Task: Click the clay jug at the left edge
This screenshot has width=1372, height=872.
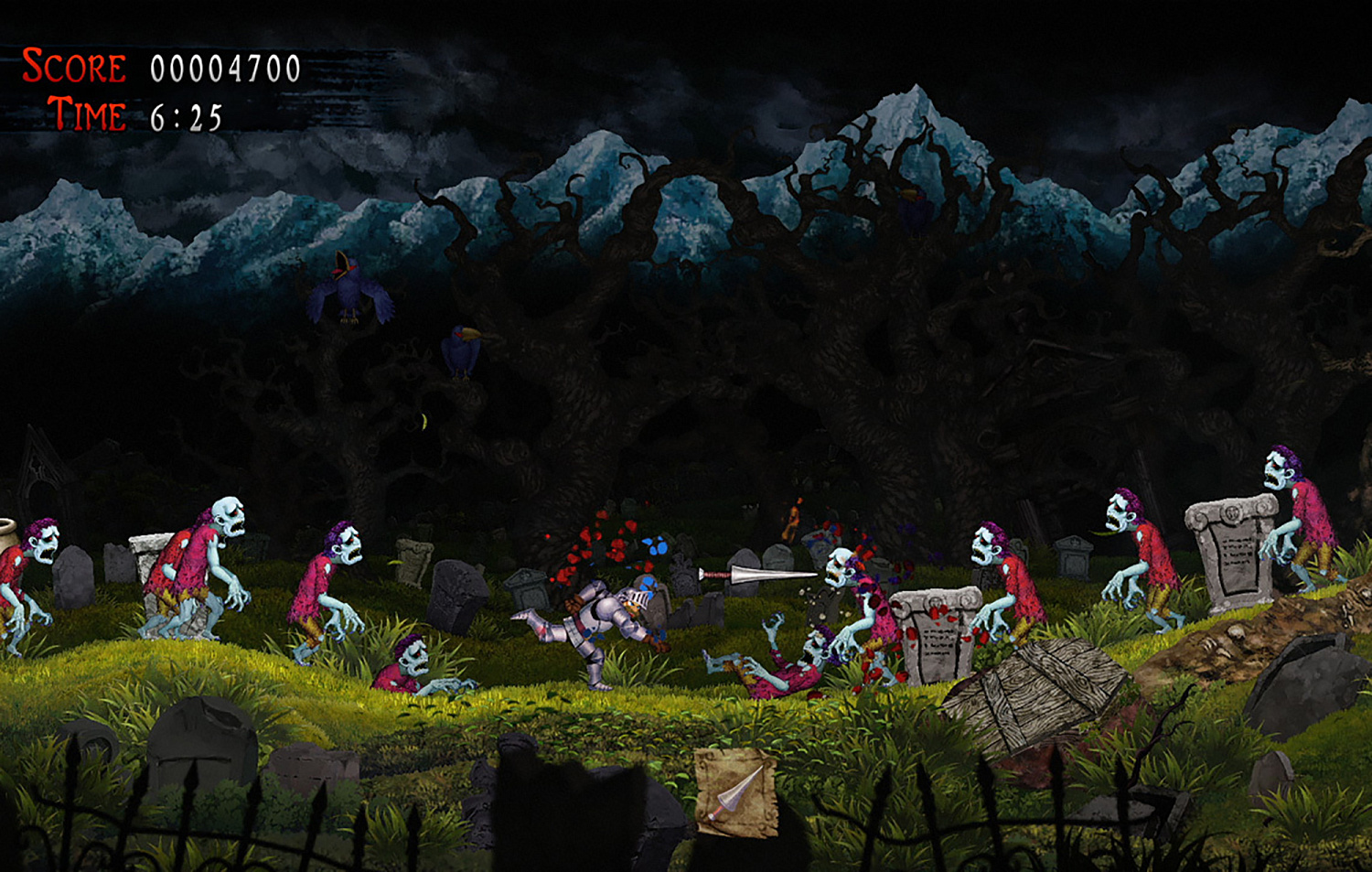Action: click(x=9, y=535)
